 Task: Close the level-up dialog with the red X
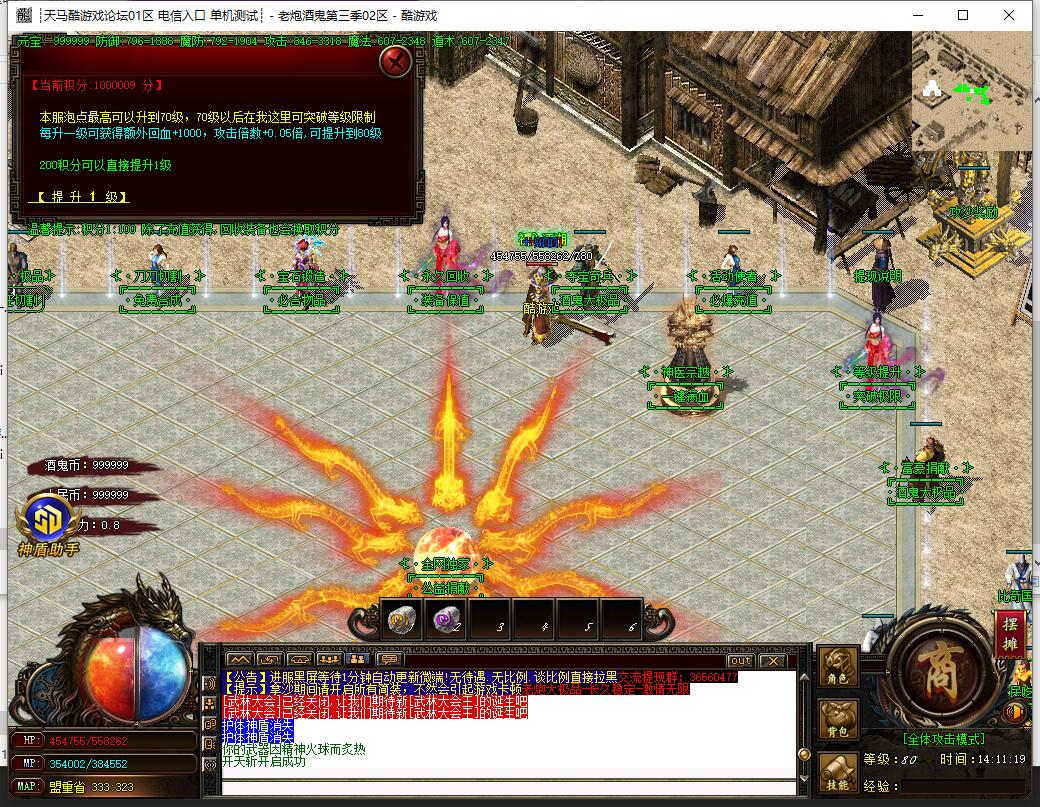pos(397,62)
